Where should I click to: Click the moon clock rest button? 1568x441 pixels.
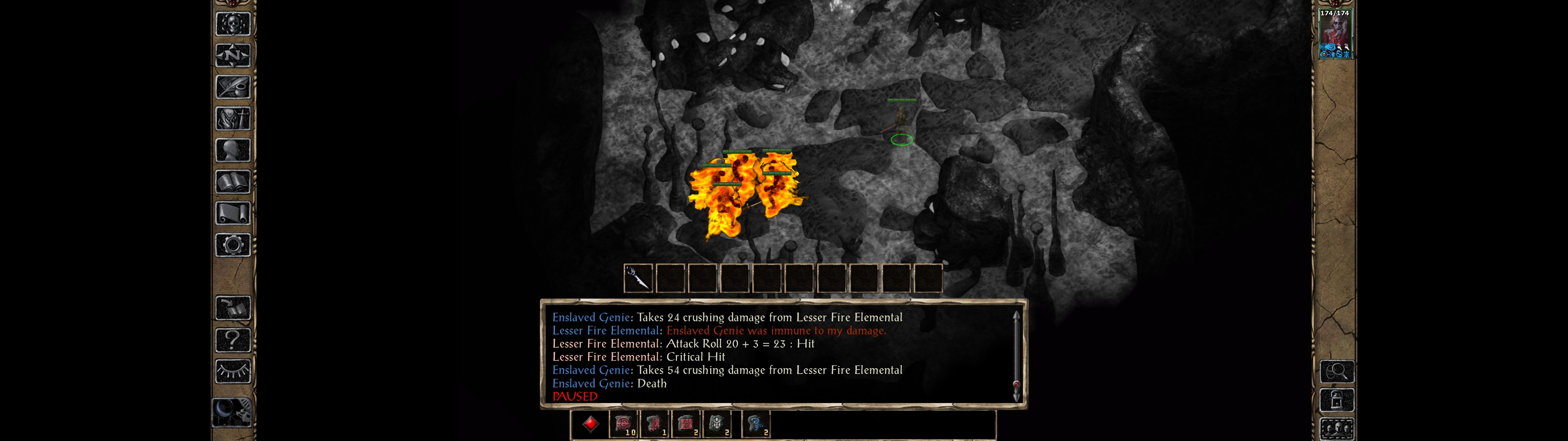(231, 413)
